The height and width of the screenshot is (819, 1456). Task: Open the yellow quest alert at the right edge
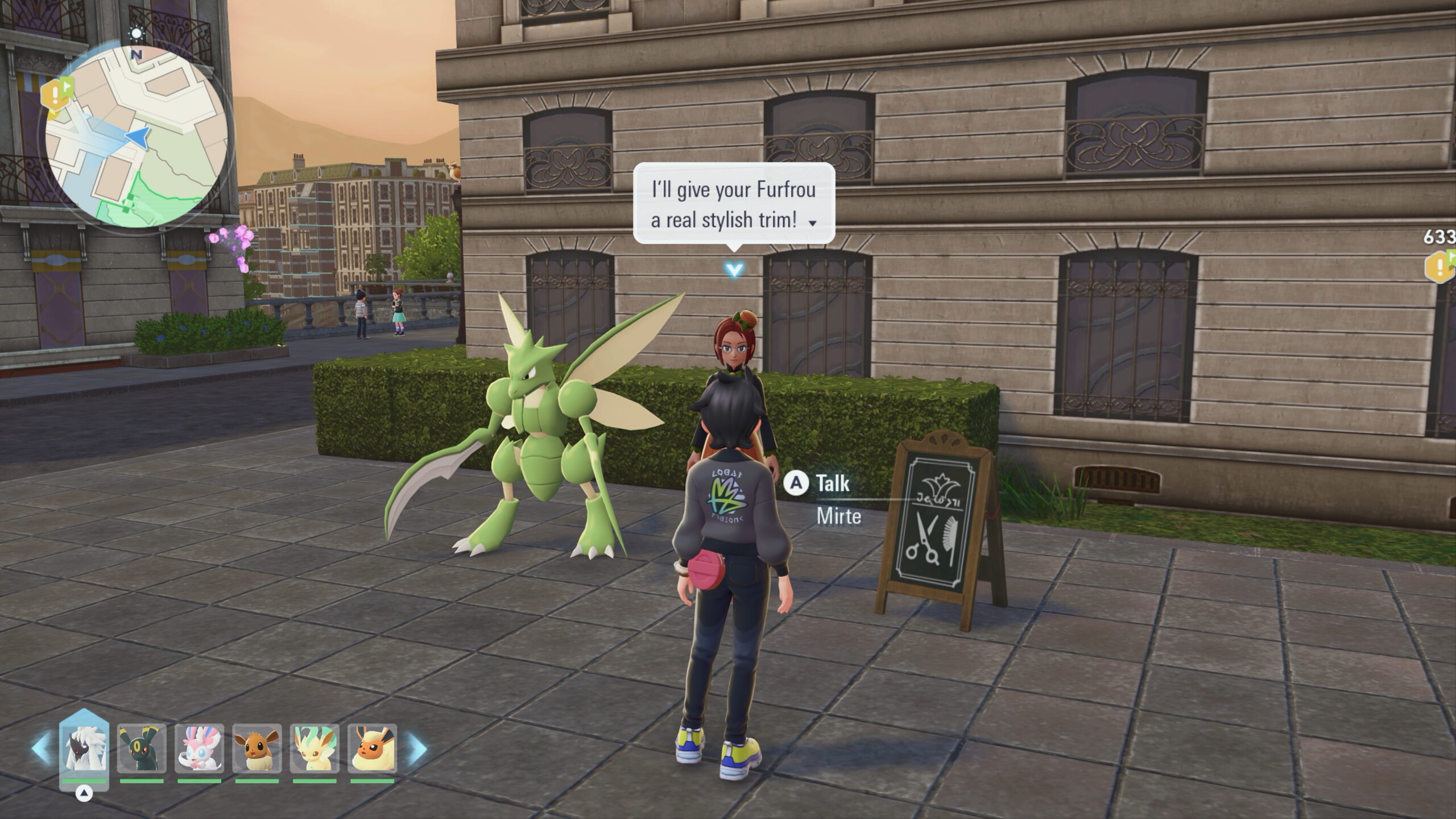1440,266
